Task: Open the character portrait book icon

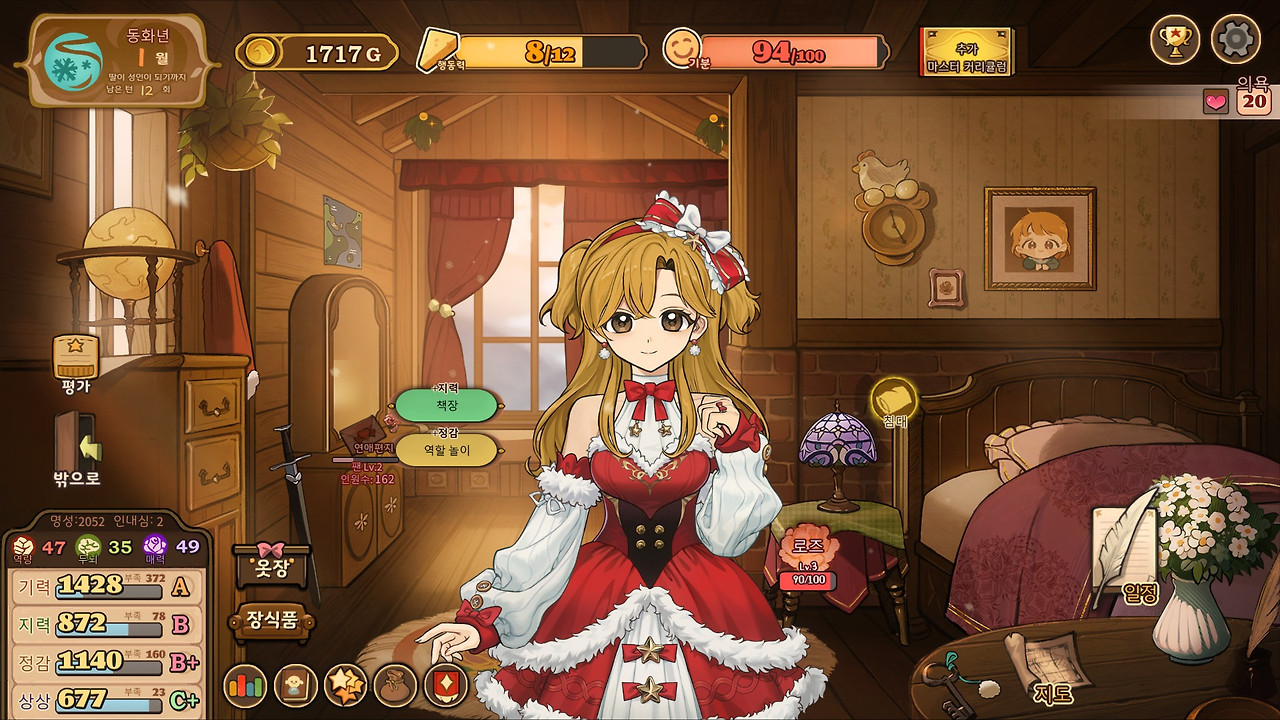Action: [295, 686]
